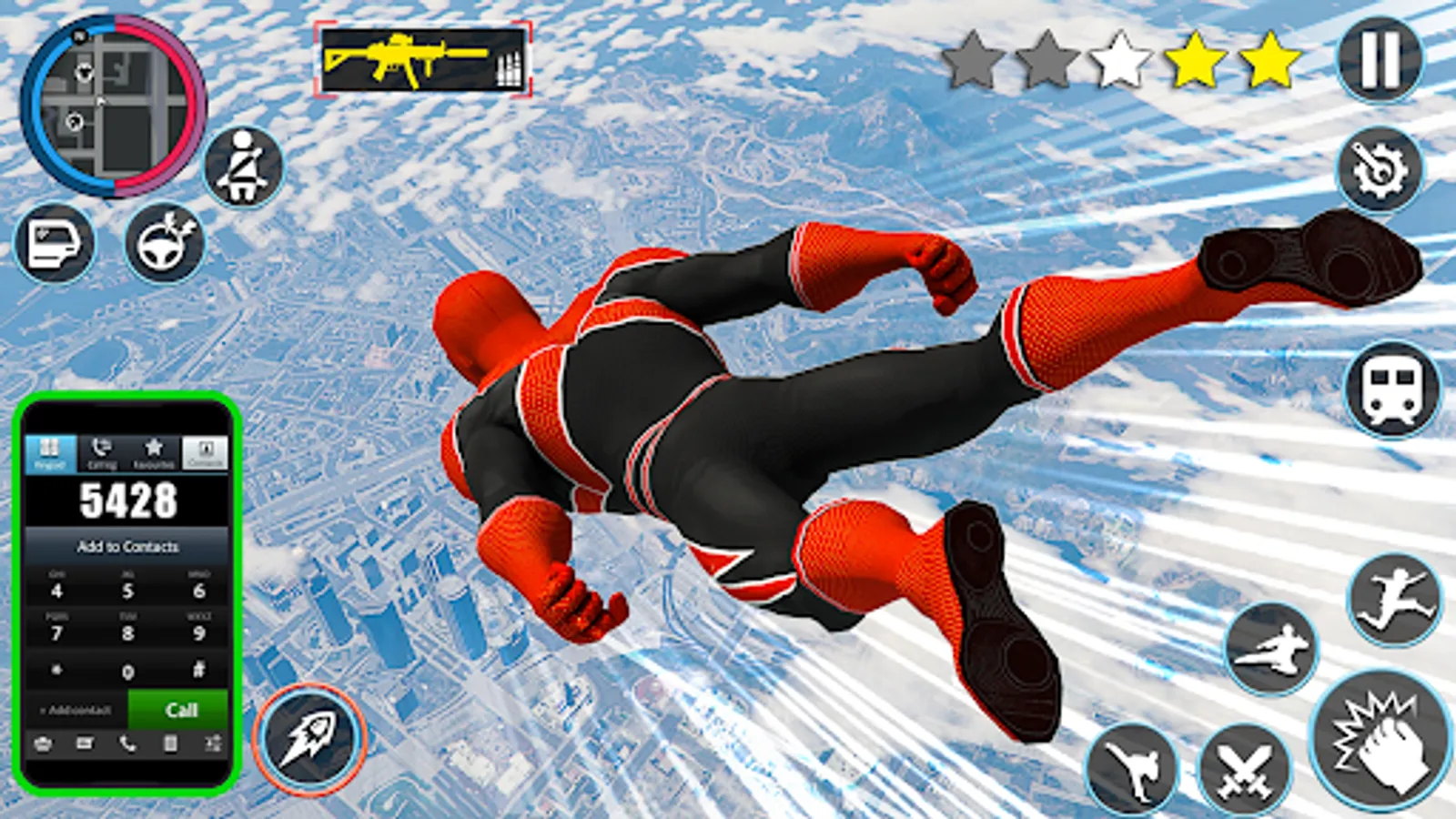Screen dimensions: 1456x819
Task: Tap Add to Contacts
Action: 127,546
